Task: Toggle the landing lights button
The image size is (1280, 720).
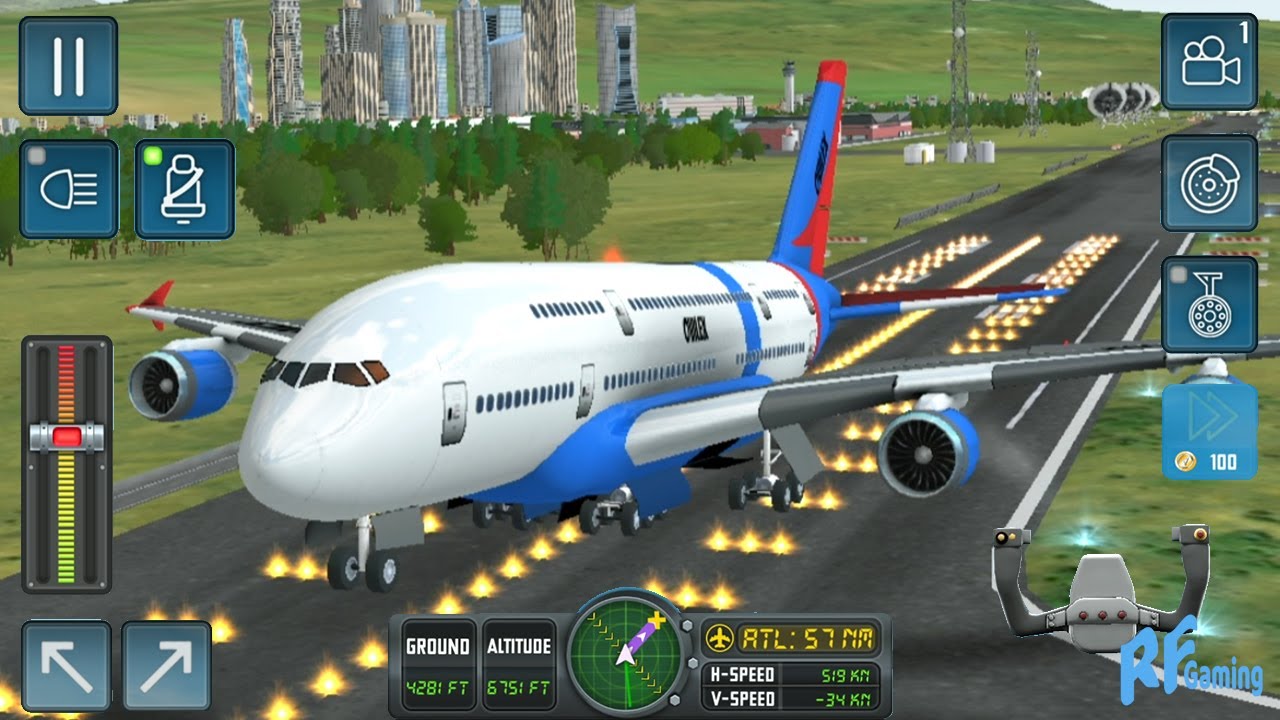Action: 69,189
